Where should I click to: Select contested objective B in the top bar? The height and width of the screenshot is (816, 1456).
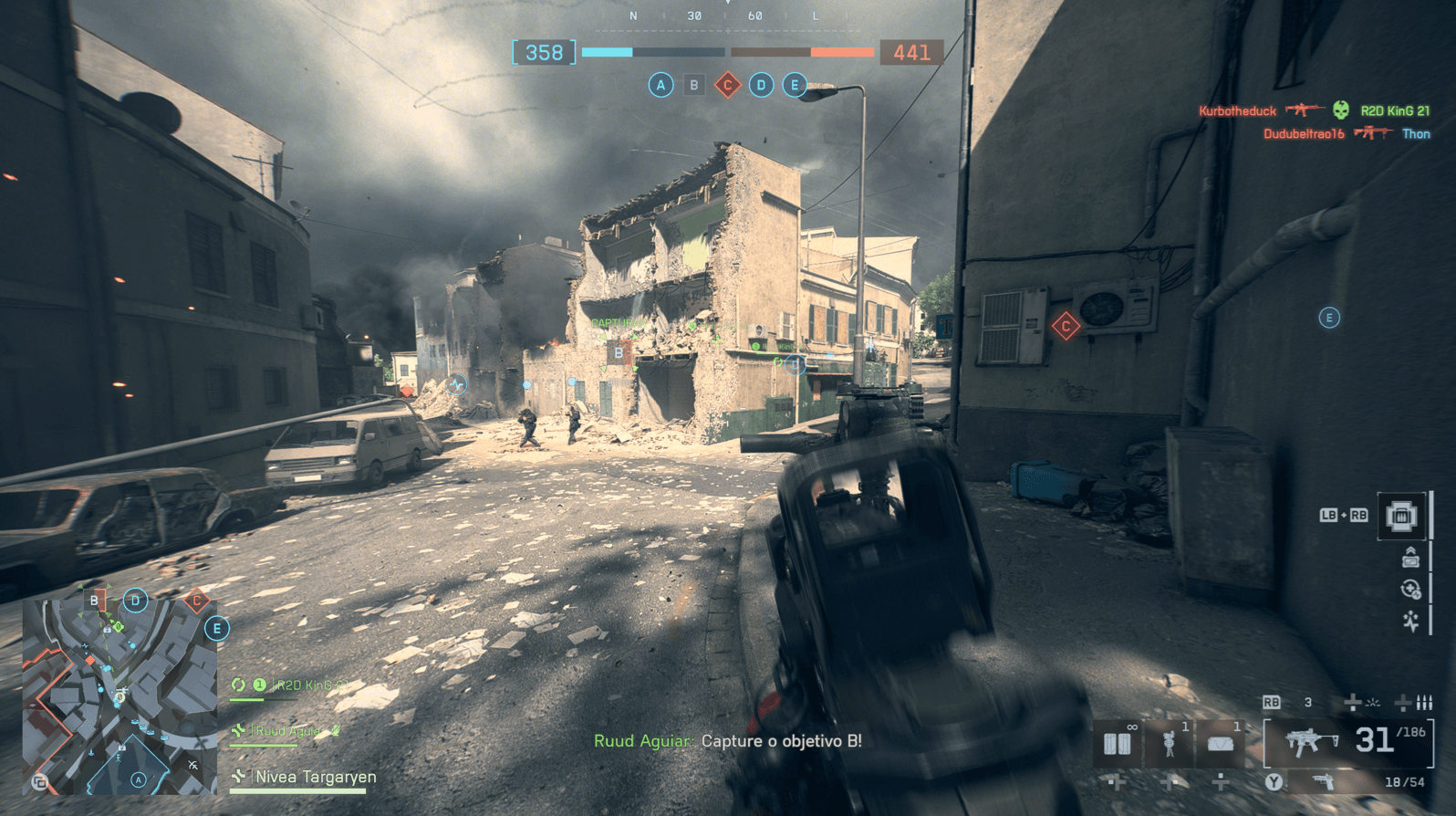tap(694, 86)
